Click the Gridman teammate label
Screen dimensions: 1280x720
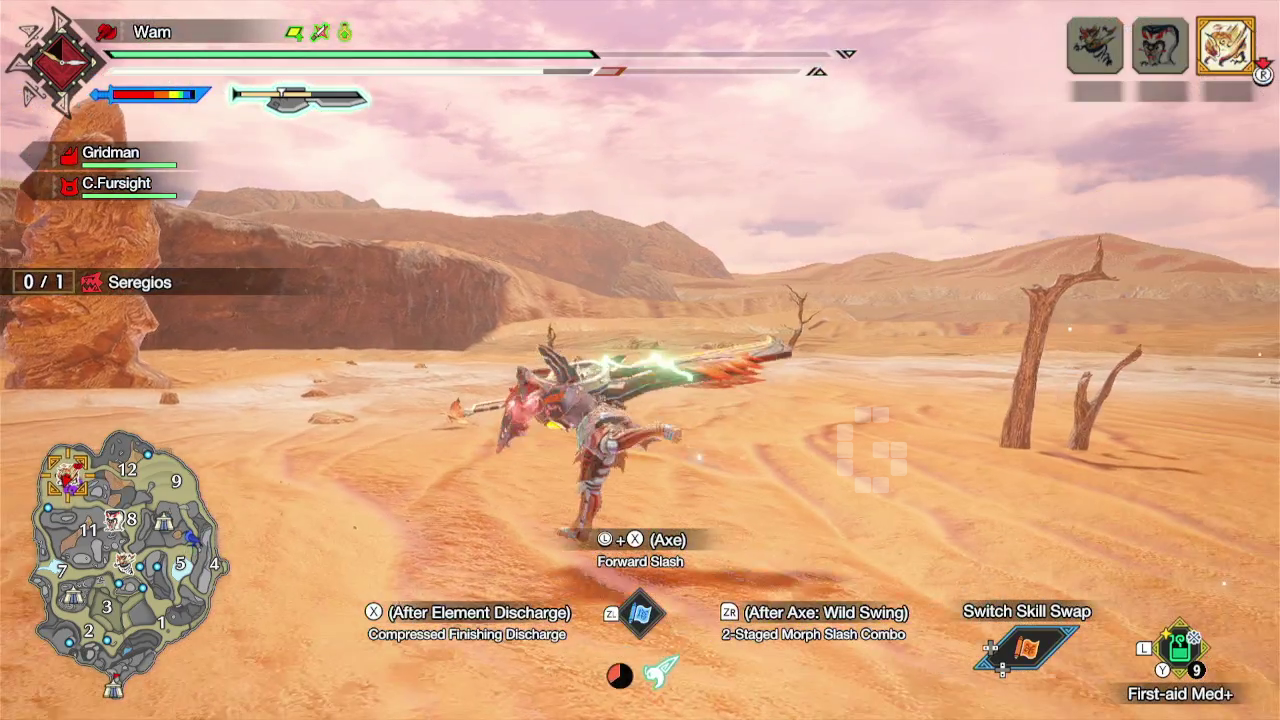point(110,152)
